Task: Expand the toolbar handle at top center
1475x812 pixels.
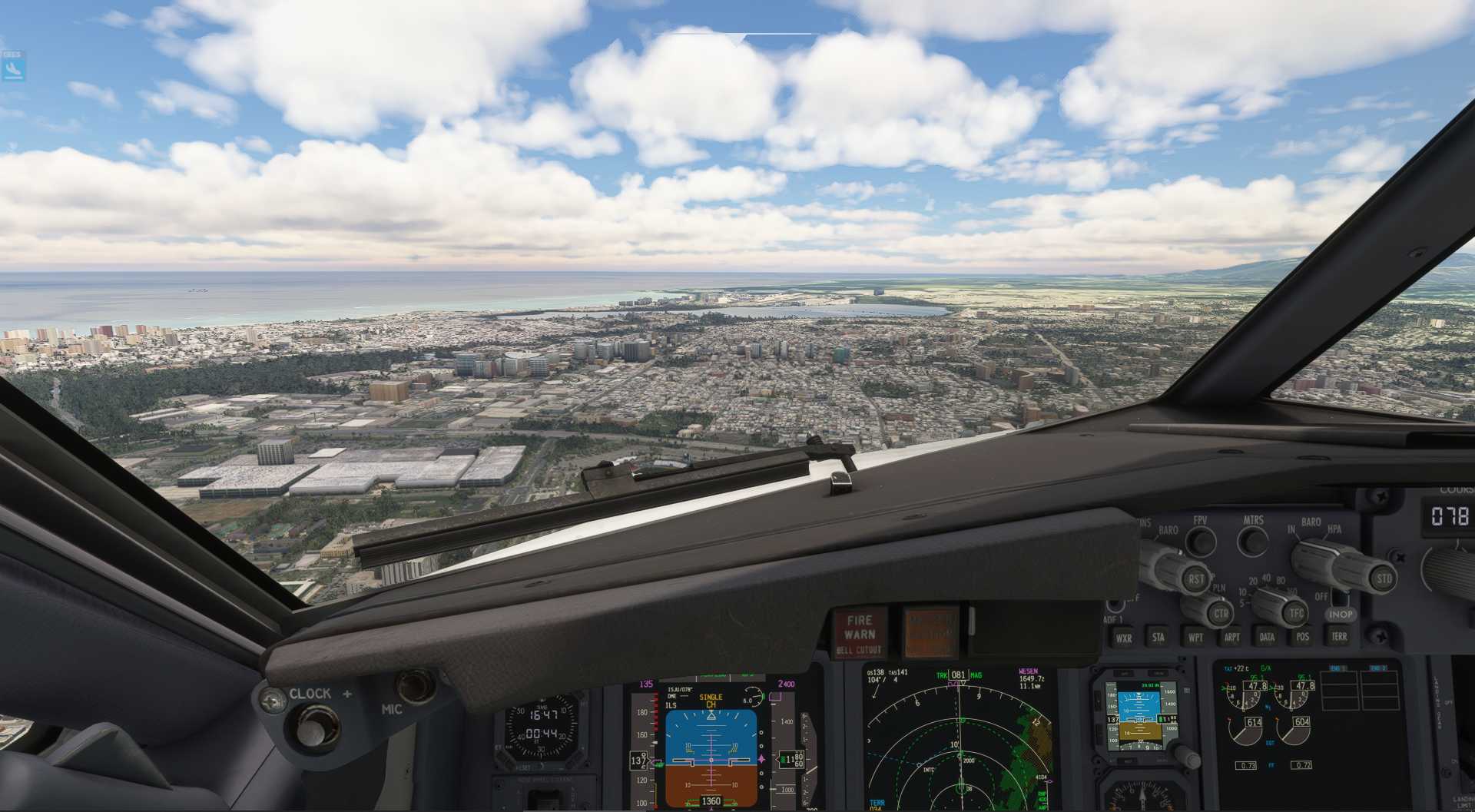Action: pyautogui.click(x=742, y=37)
